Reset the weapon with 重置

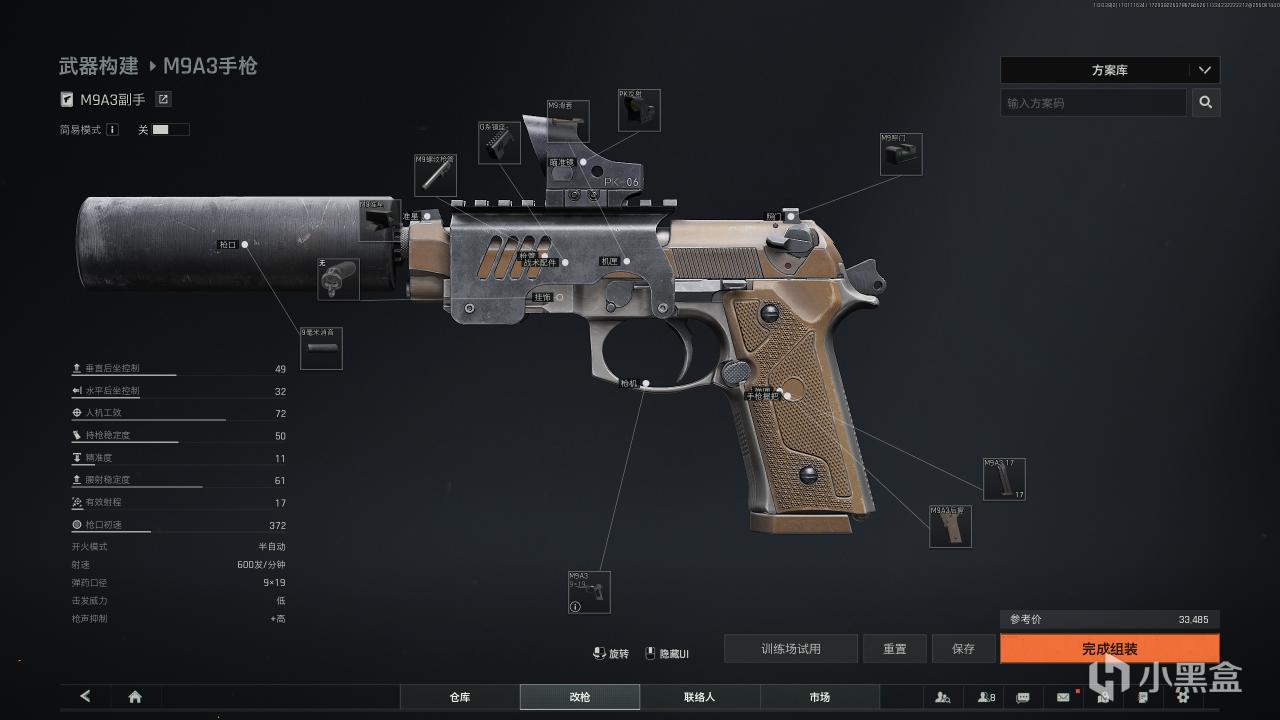[x=894, y=649]
